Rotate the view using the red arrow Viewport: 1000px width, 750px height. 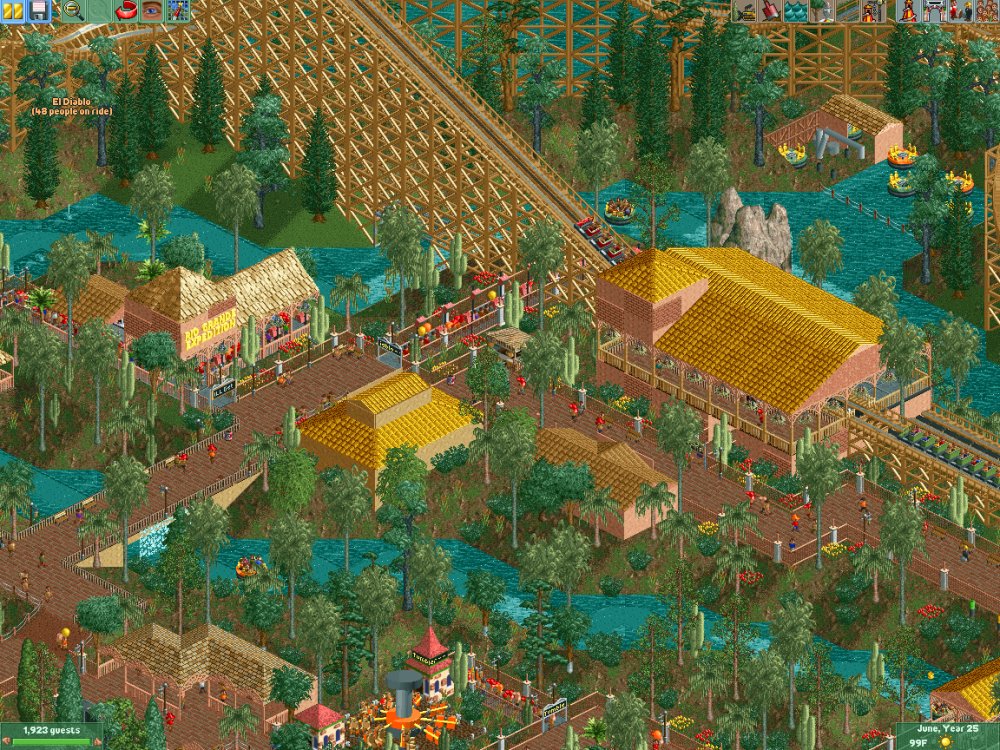pyautogui.click(x=127, y=11)
